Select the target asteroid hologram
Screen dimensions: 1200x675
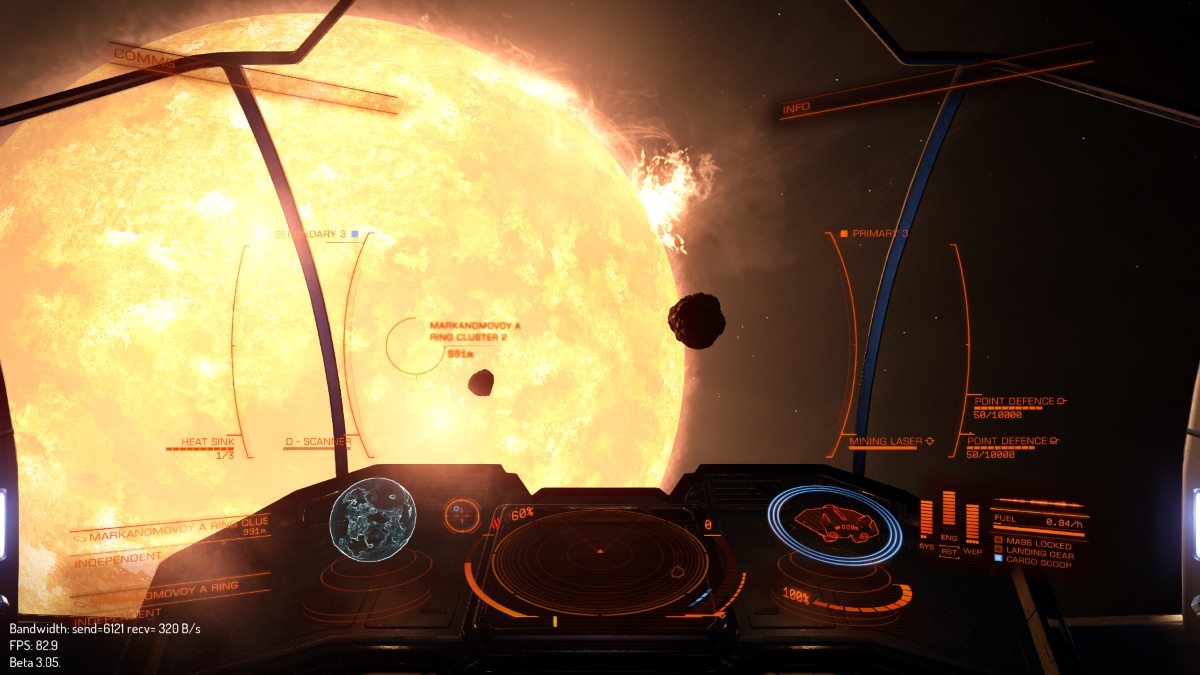click(x=372, y=519)
